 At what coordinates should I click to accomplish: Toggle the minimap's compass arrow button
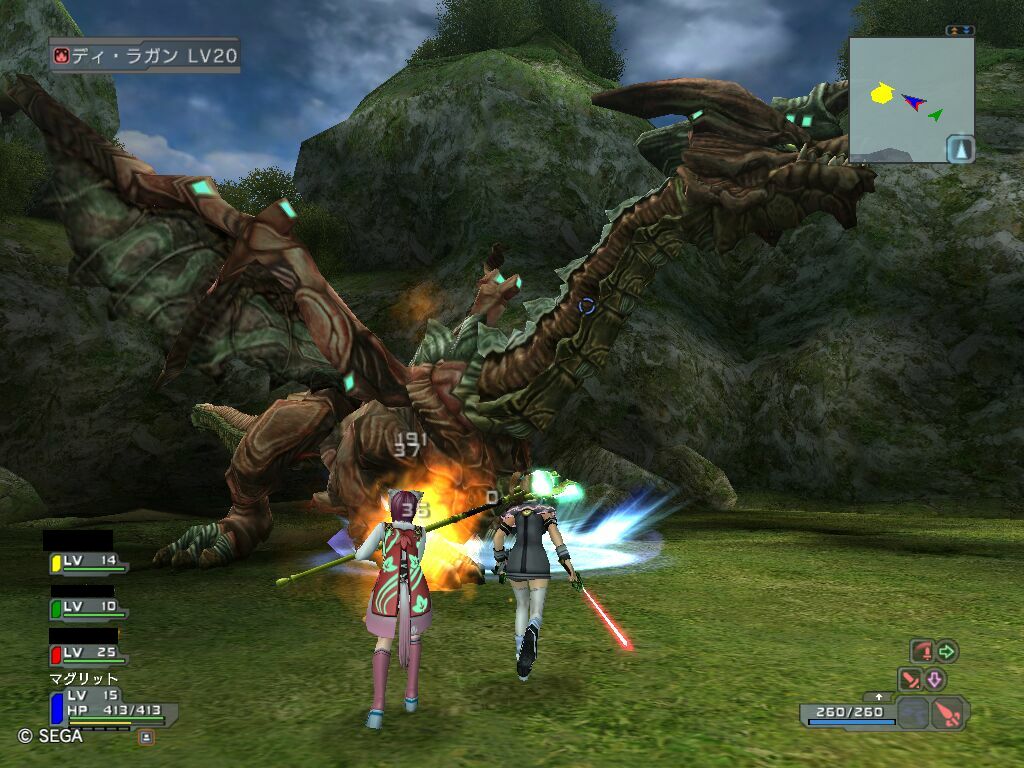tap(960, 148)
